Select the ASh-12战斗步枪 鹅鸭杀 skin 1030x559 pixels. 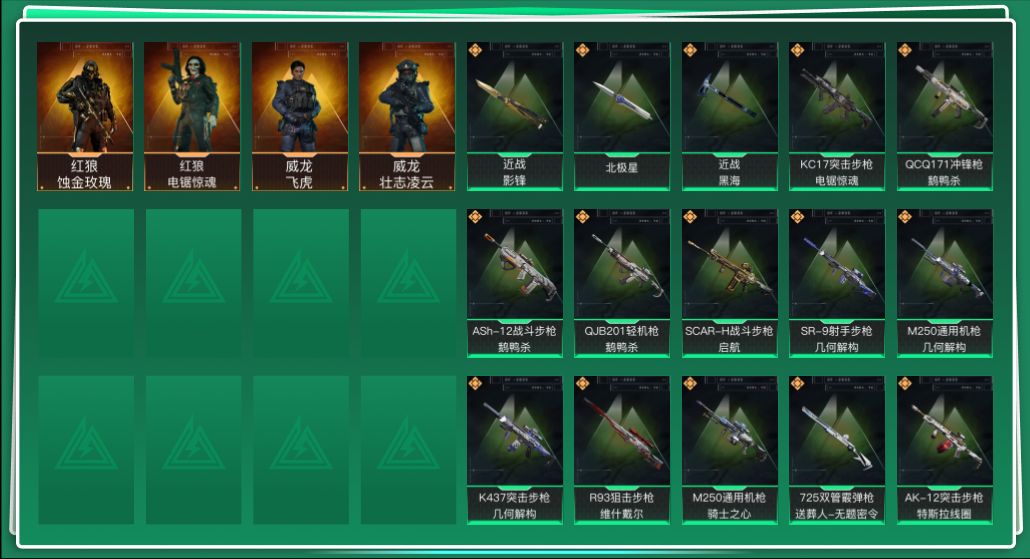[514, 282]
